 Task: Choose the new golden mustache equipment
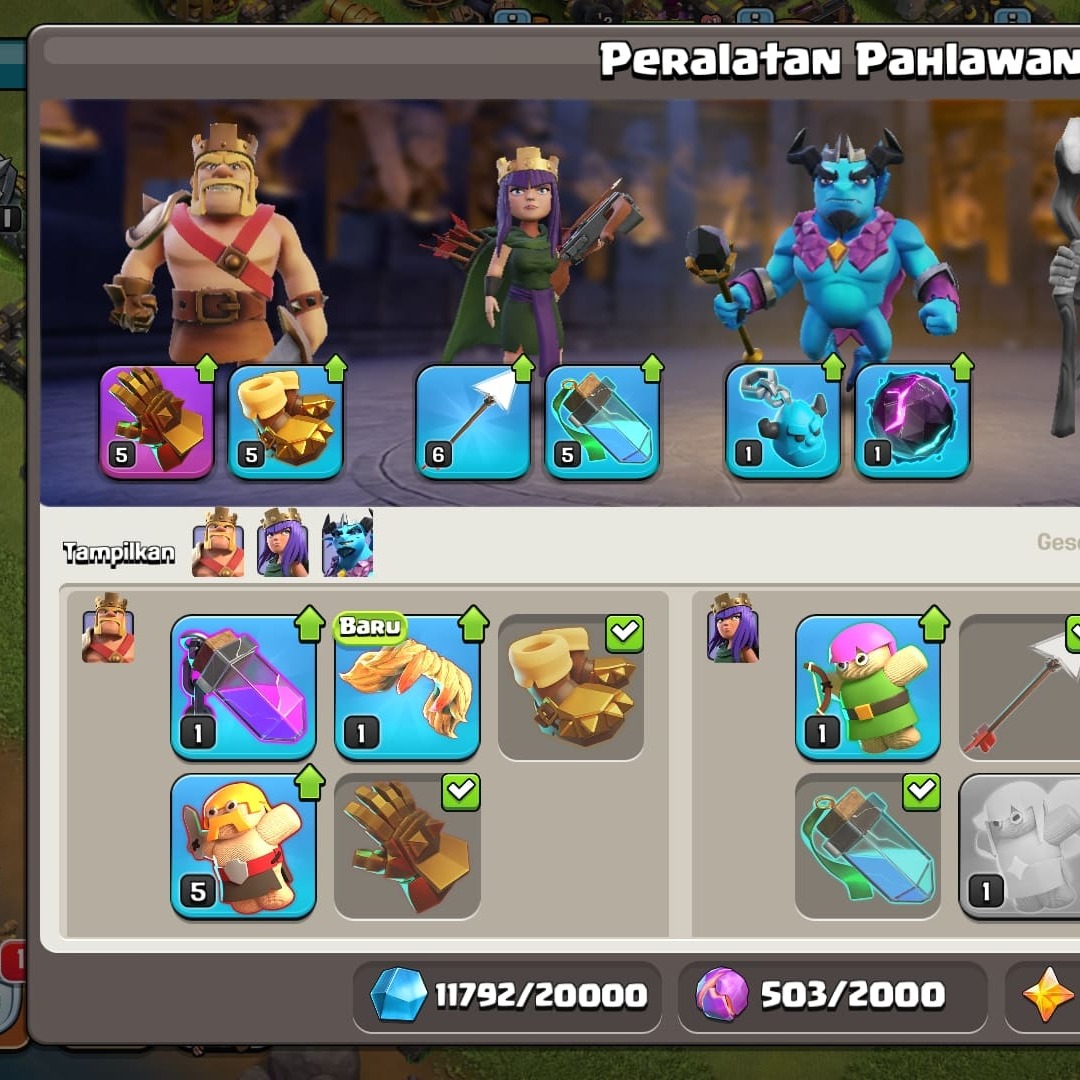pos(407,688)
